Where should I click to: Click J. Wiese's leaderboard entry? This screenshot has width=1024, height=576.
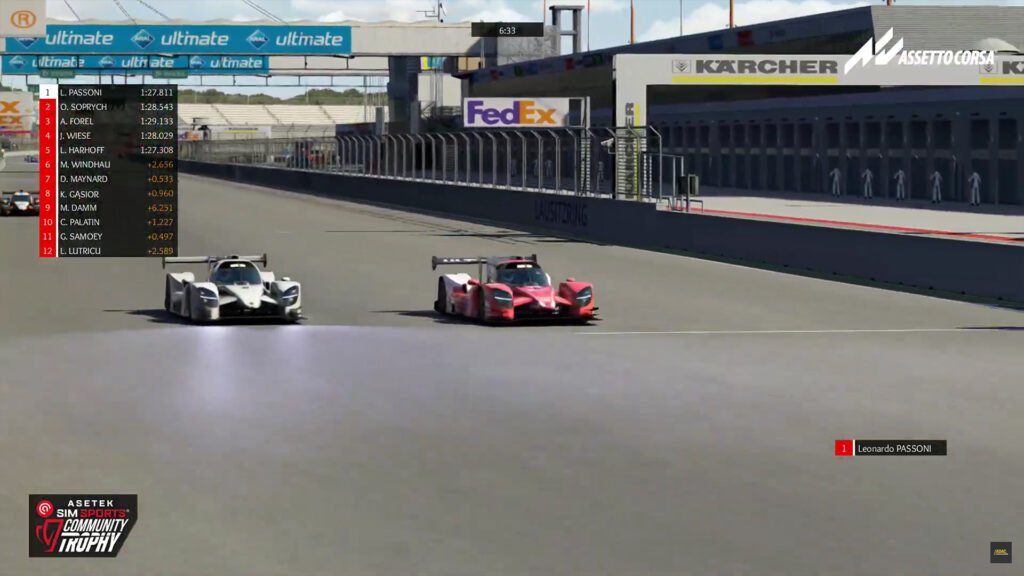[x=108, y=135]
